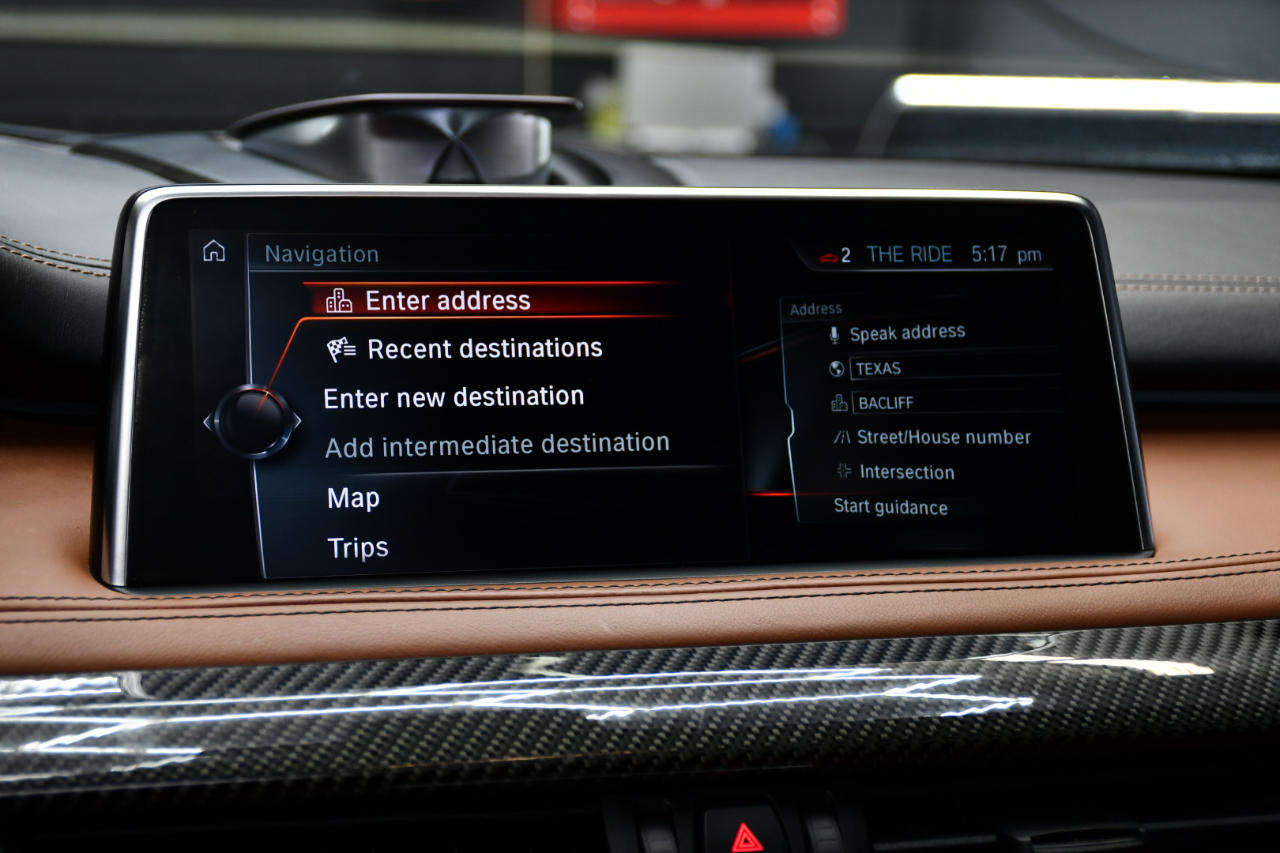Start guidance to the address
The image size is (1280, 853).
pos(890,507)
